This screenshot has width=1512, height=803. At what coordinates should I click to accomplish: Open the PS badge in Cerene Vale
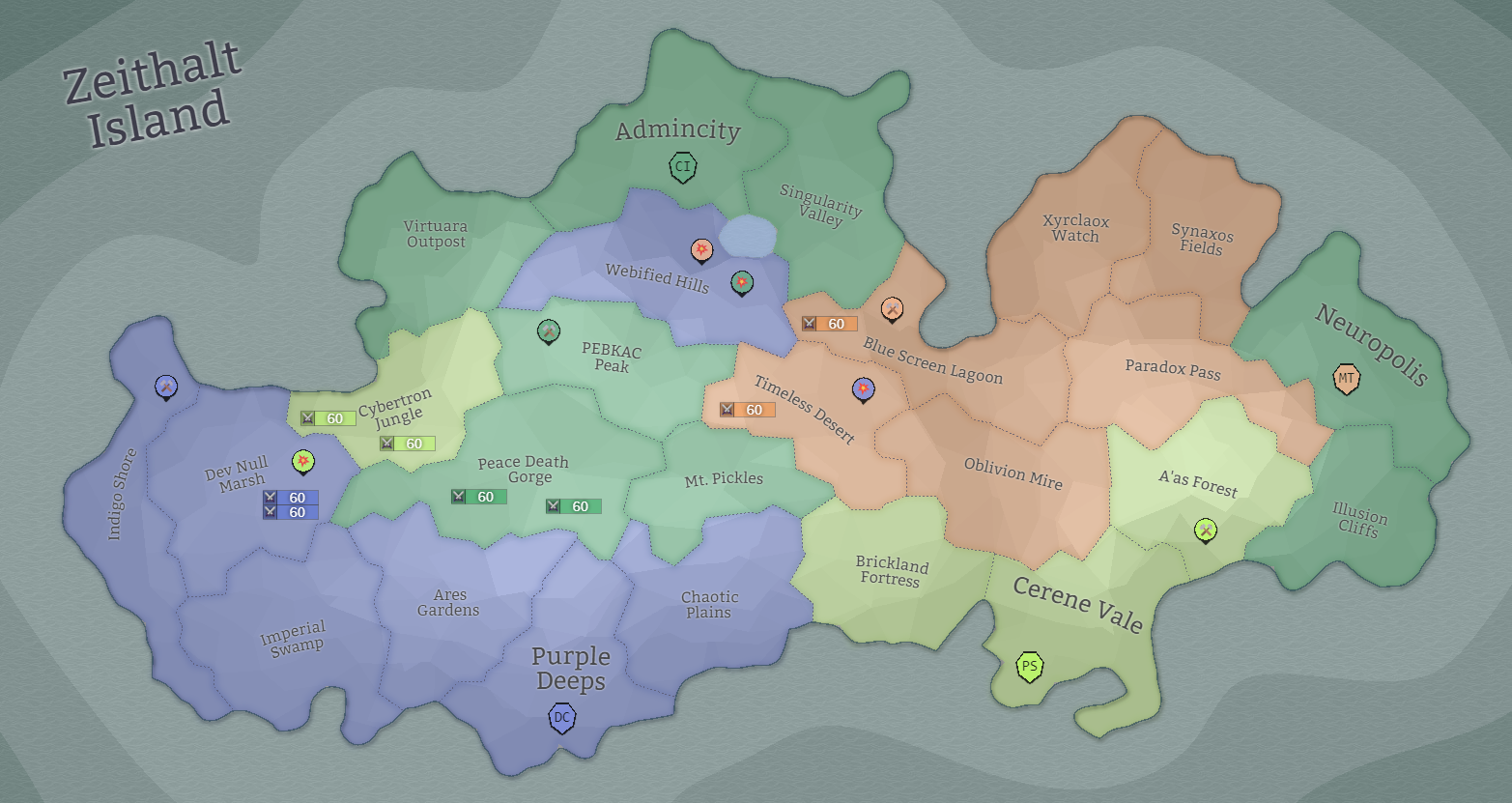coord(1029,666)
